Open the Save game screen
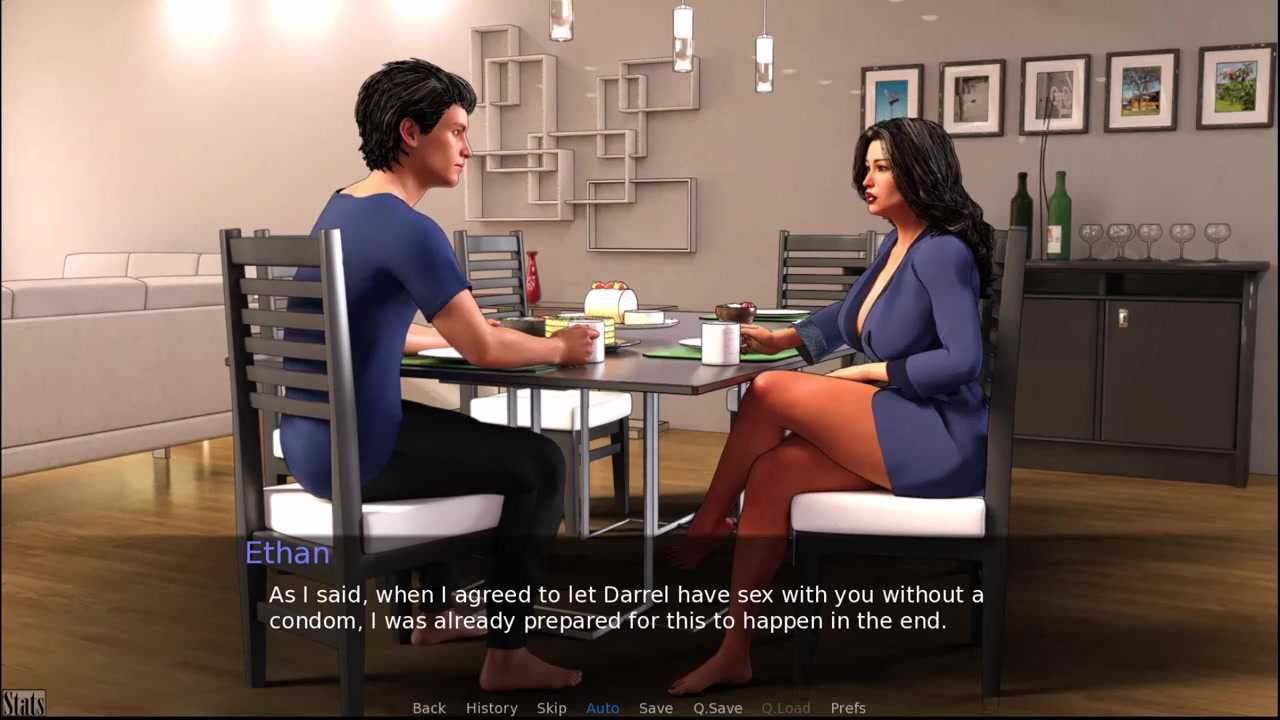Viewport: 1280px width, 720px height. click(x=656, y=708)
